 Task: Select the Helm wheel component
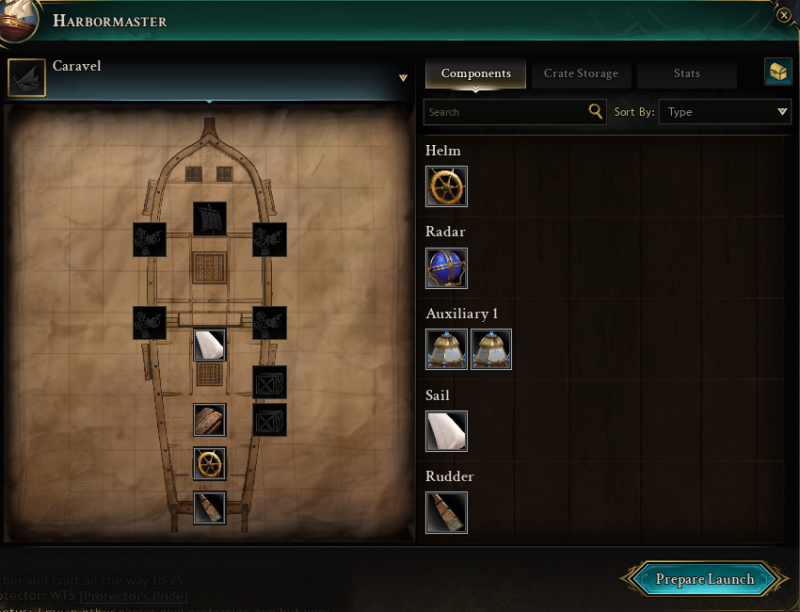[x=446, y=186]
